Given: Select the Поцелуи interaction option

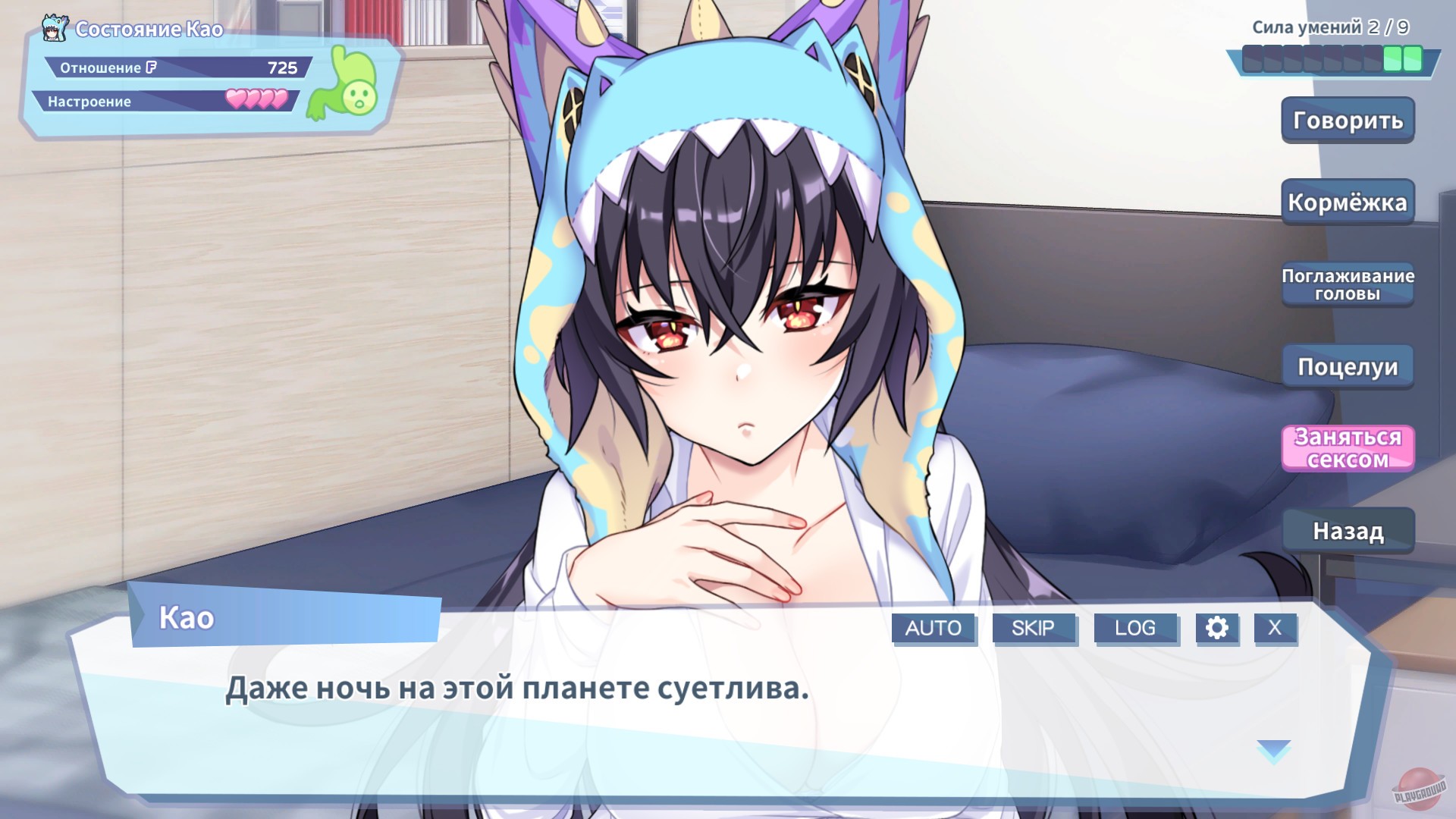Looking at the screenshot, I should 1348,366.
